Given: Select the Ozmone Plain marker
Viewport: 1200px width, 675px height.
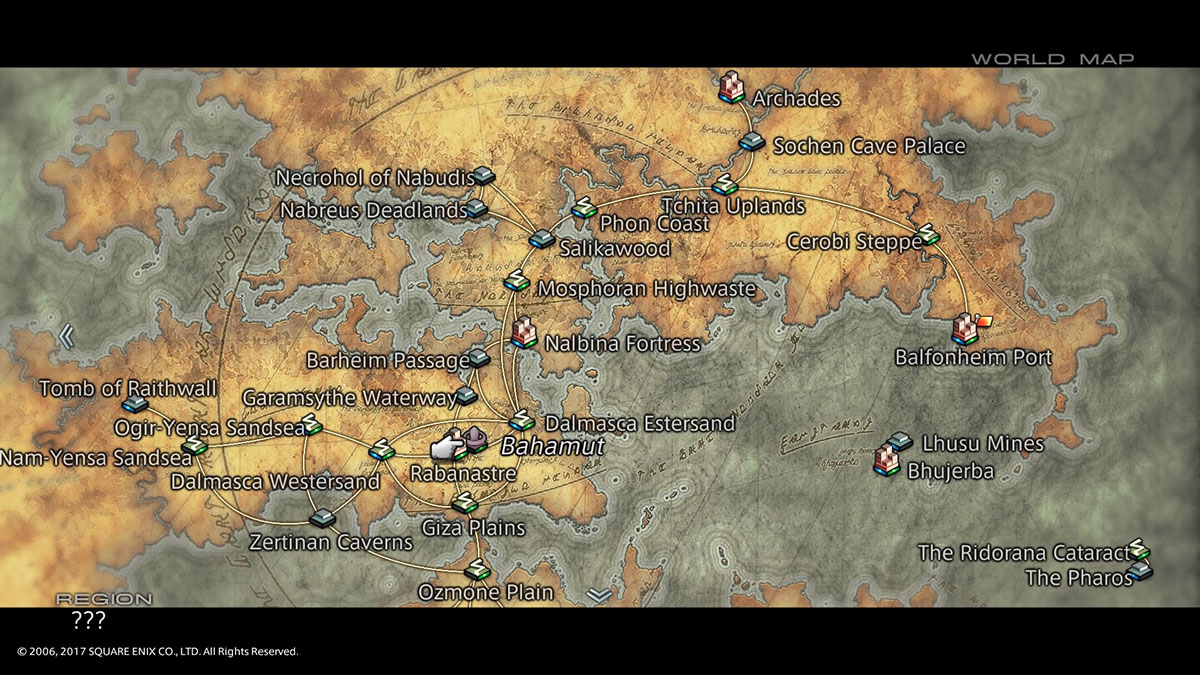Looking at the screenshot, I should tap(478, 571).
